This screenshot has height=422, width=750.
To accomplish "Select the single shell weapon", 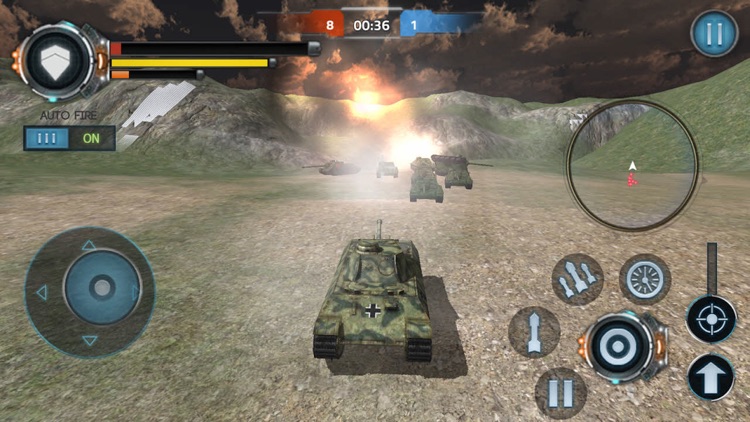I will (x=534, y=331).
